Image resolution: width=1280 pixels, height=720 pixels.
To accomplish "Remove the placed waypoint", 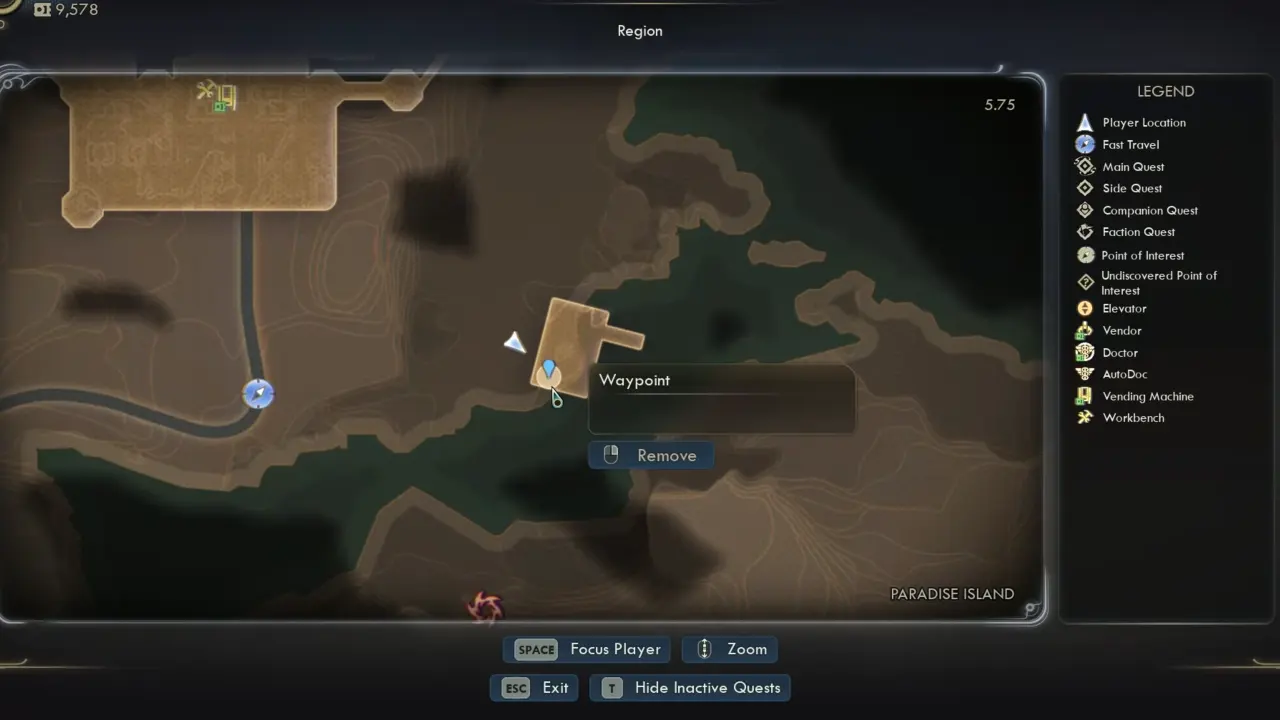I will pos(651,455).
